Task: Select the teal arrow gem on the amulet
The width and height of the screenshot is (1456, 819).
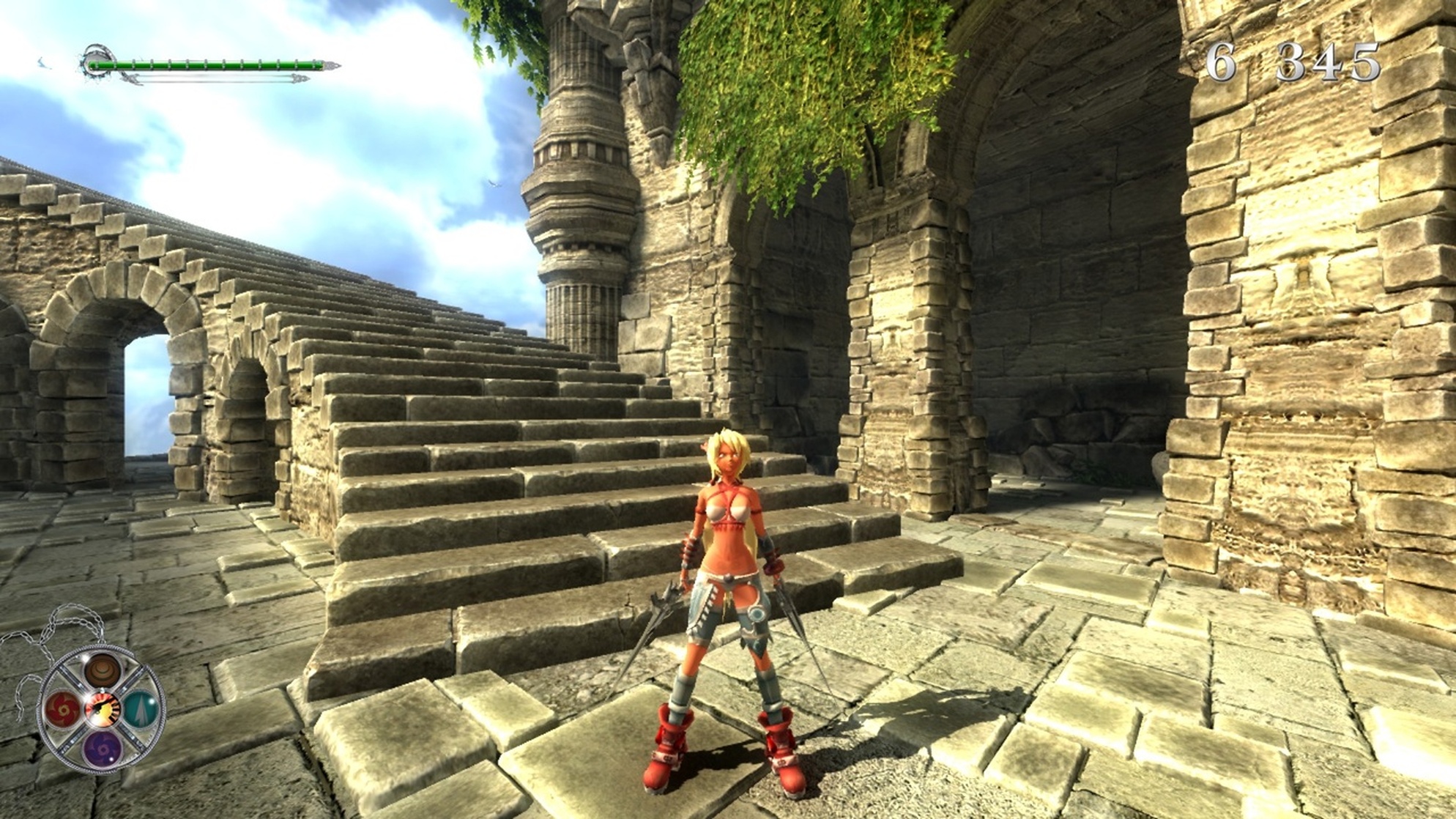Action: click(x=141, y=709)
